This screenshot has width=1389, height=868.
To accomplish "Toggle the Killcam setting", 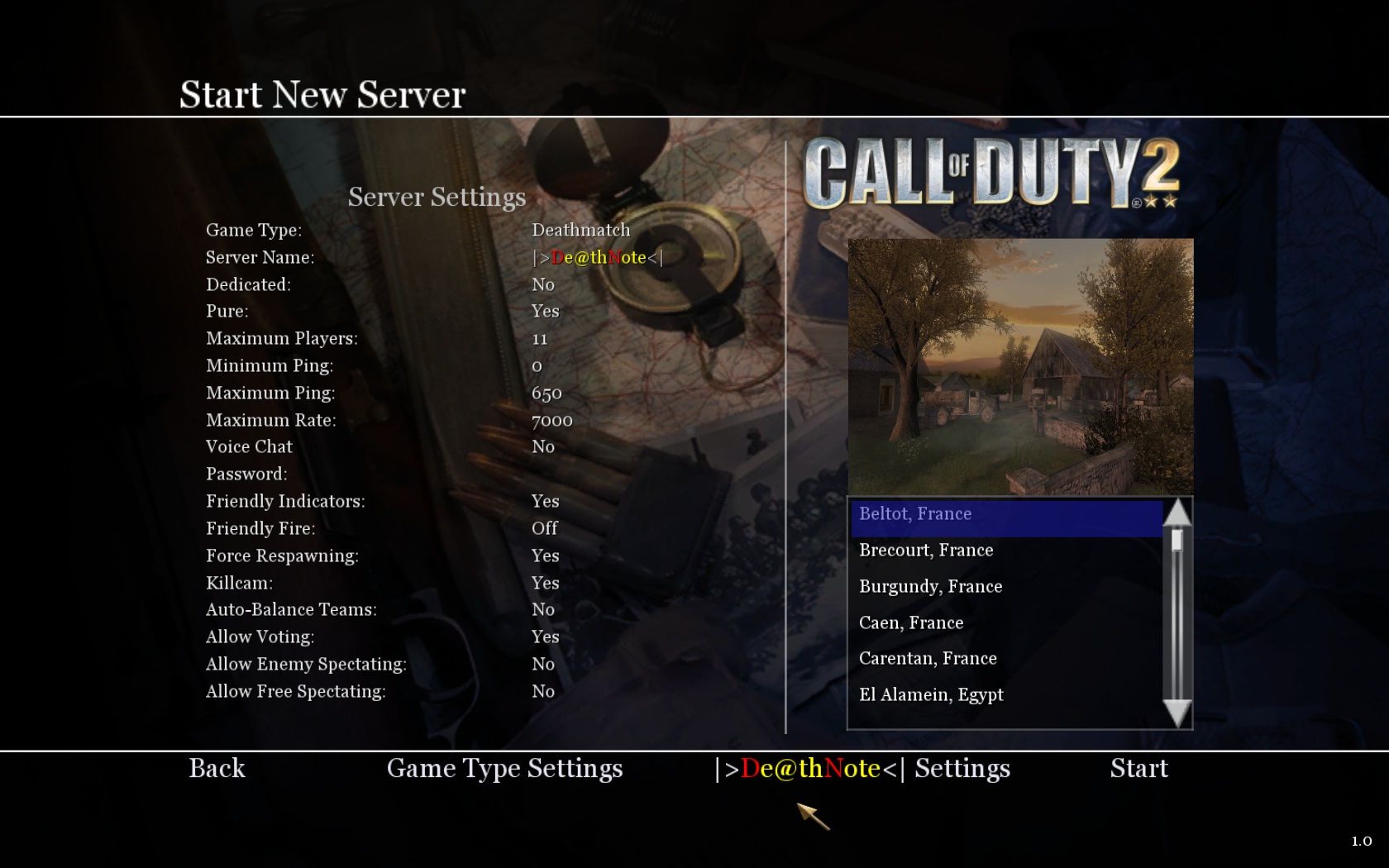I will click(x=545, y=583).
